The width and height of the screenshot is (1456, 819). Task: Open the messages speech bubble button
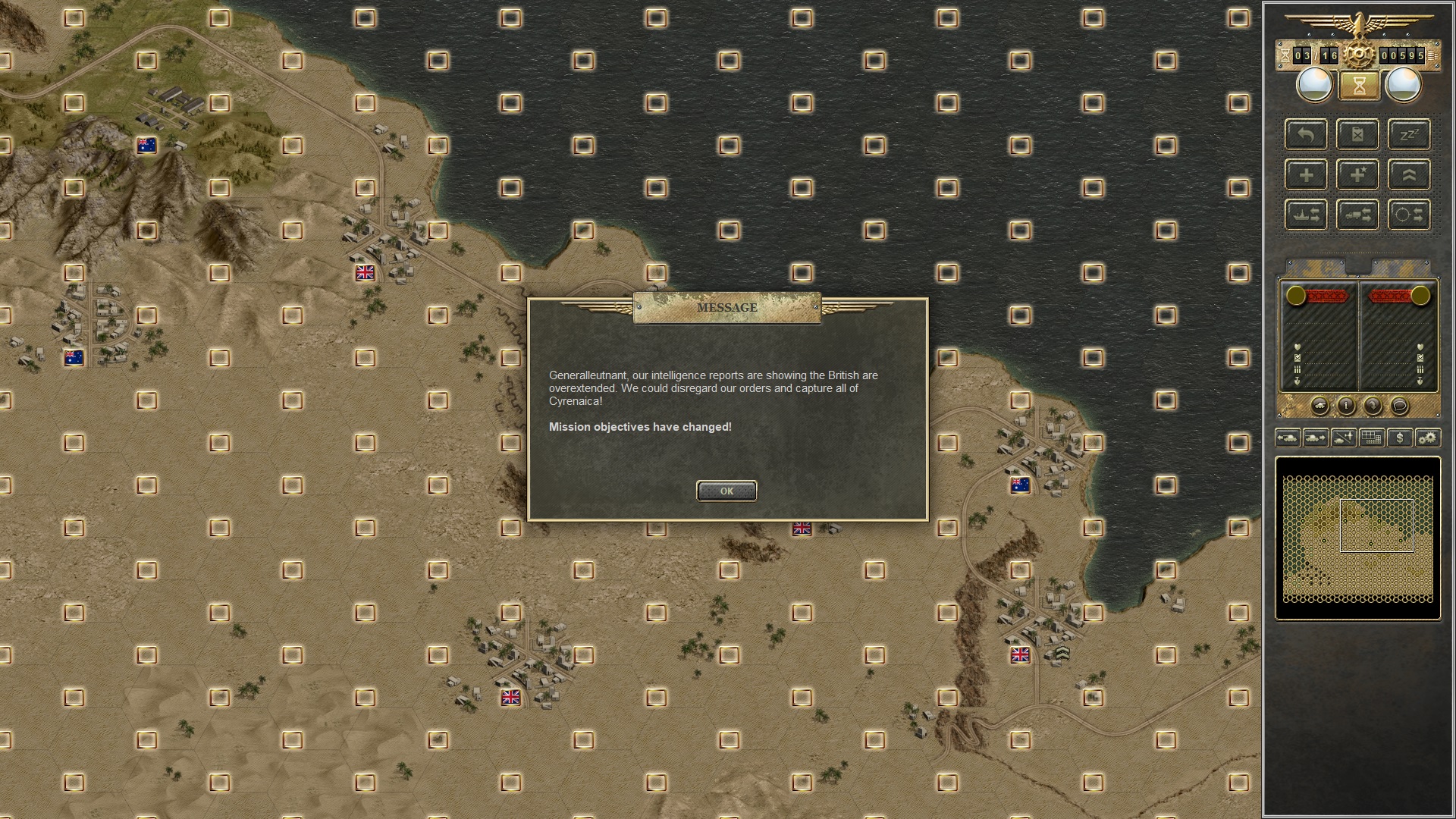tap(1401, 407)
